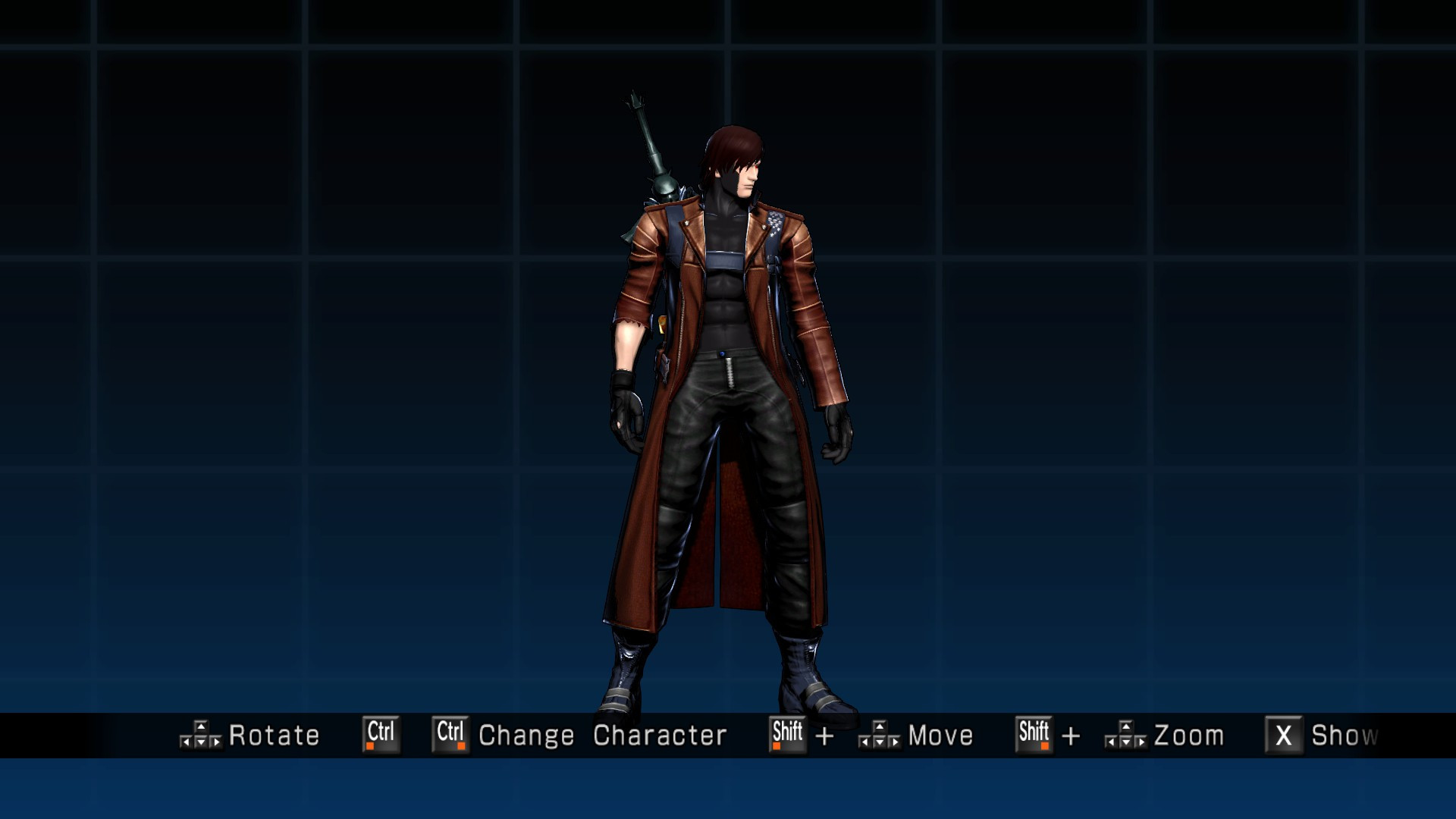This screenshot has height=819, width=1456.
Task: Click the Ctrl key icon before Change Character
Action: click(x=450, y=734)
